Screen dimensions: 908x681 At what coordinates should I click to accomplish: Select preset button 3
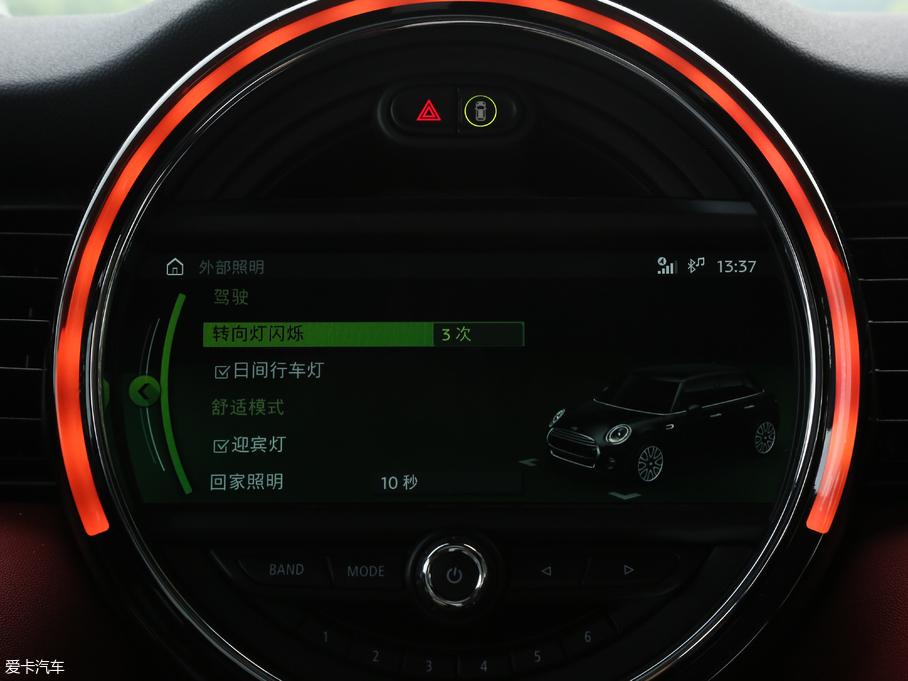[x=428, y=665]
